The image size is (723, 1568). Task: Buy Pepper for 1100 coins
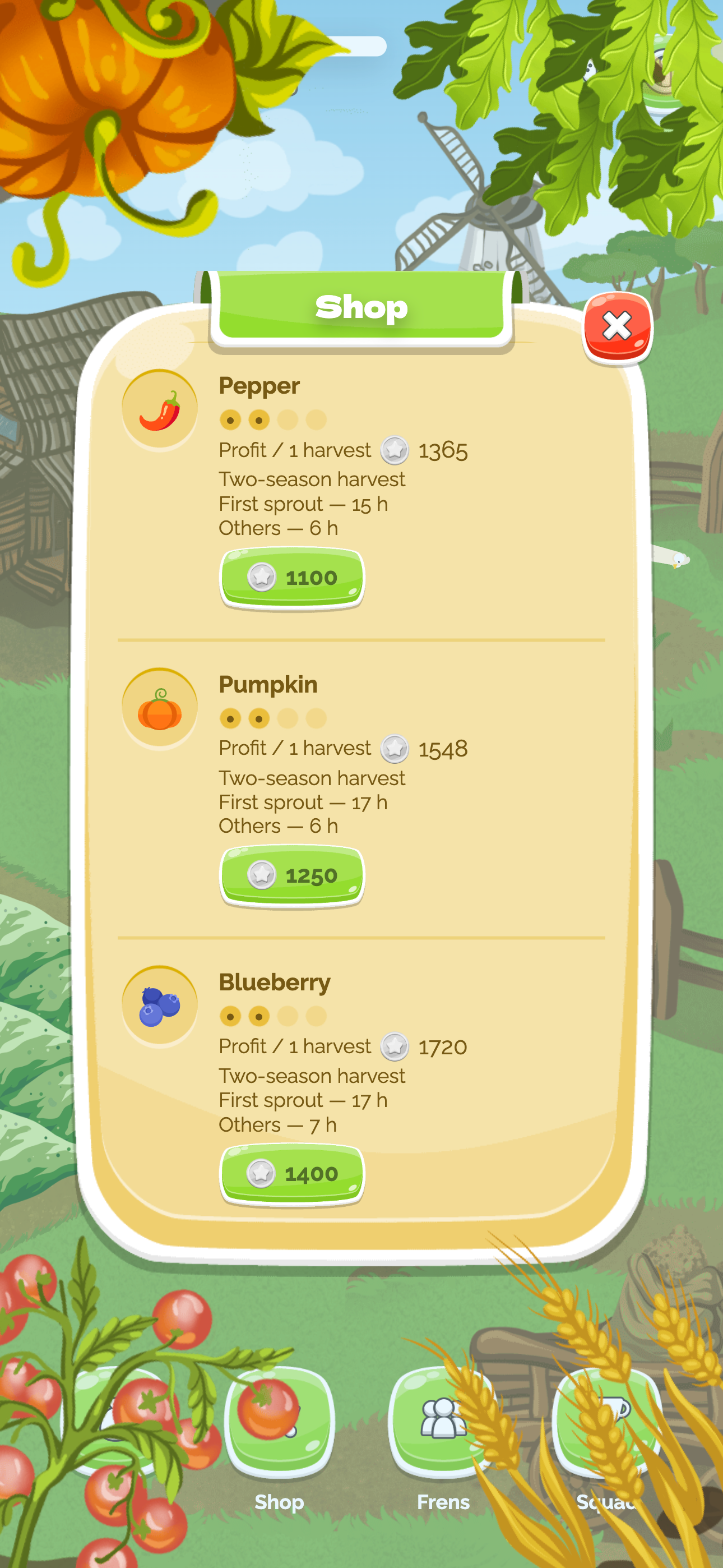(292, 577)
